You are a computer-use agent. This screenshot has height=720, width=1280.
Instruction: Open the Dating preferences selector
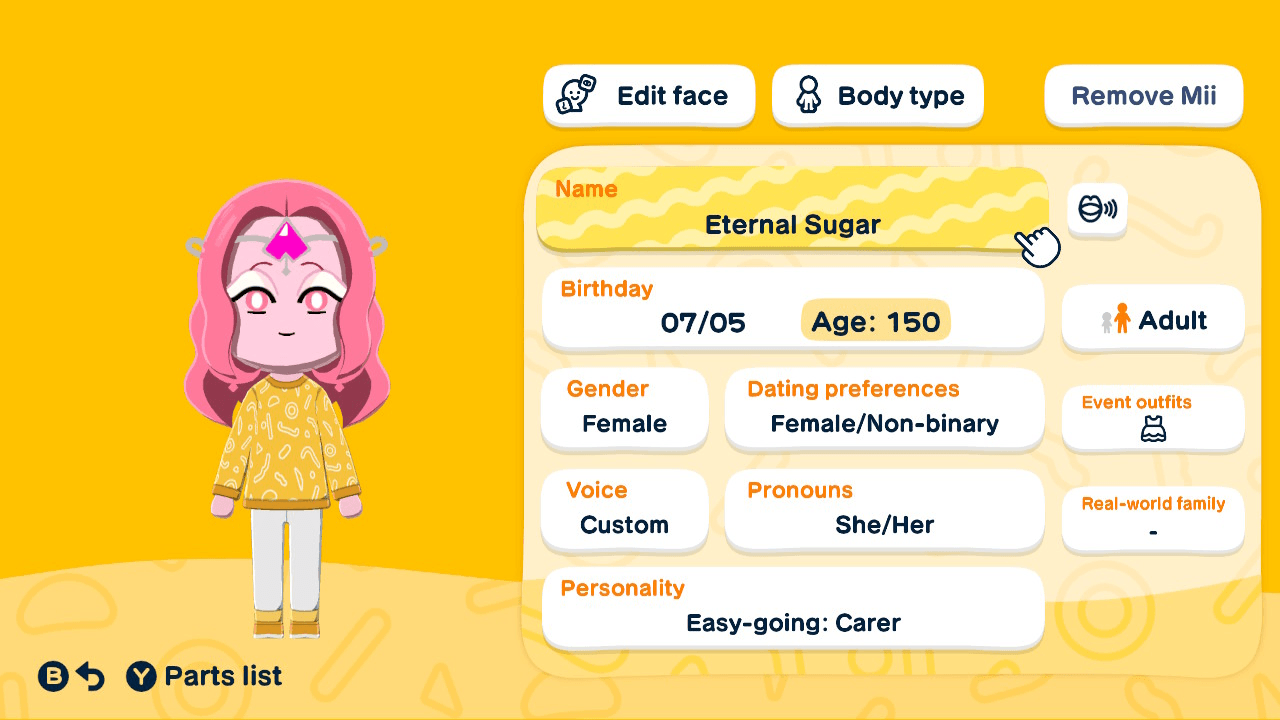click(x=884, y=410)
